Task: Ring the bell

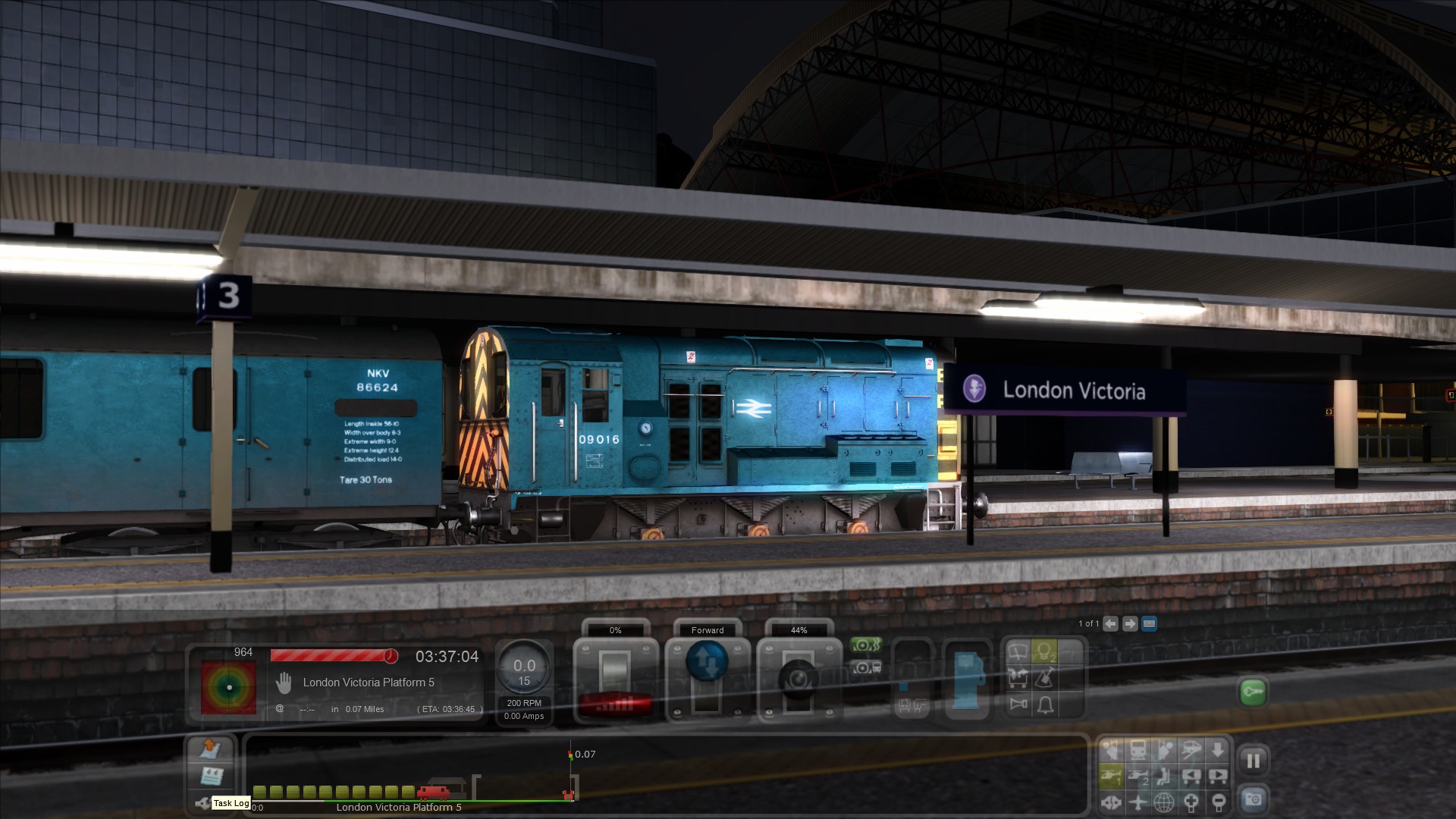Action: tap(1045, 705)
